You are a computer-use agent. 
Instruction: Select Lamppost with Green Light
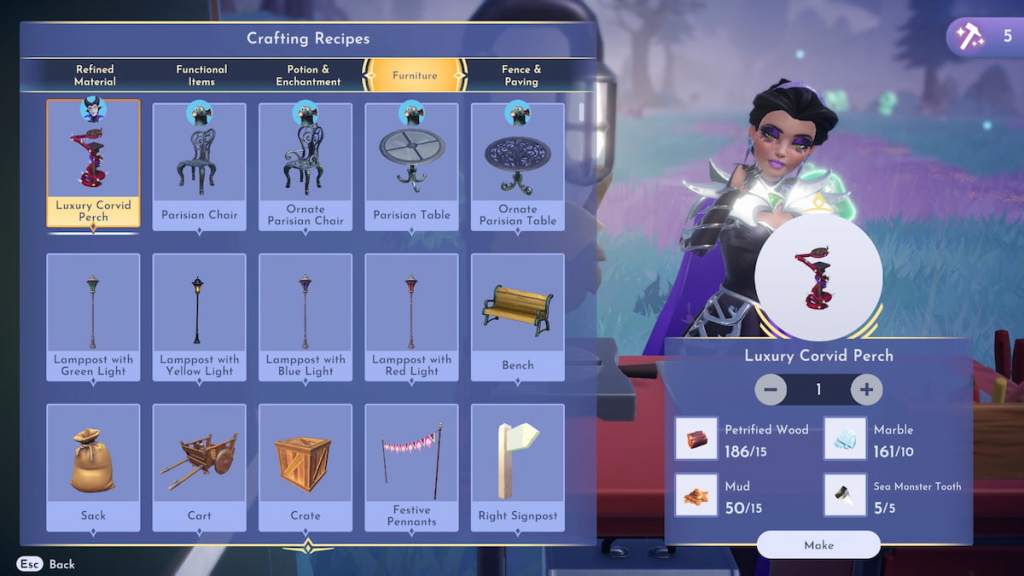click(x=93, y=316)
